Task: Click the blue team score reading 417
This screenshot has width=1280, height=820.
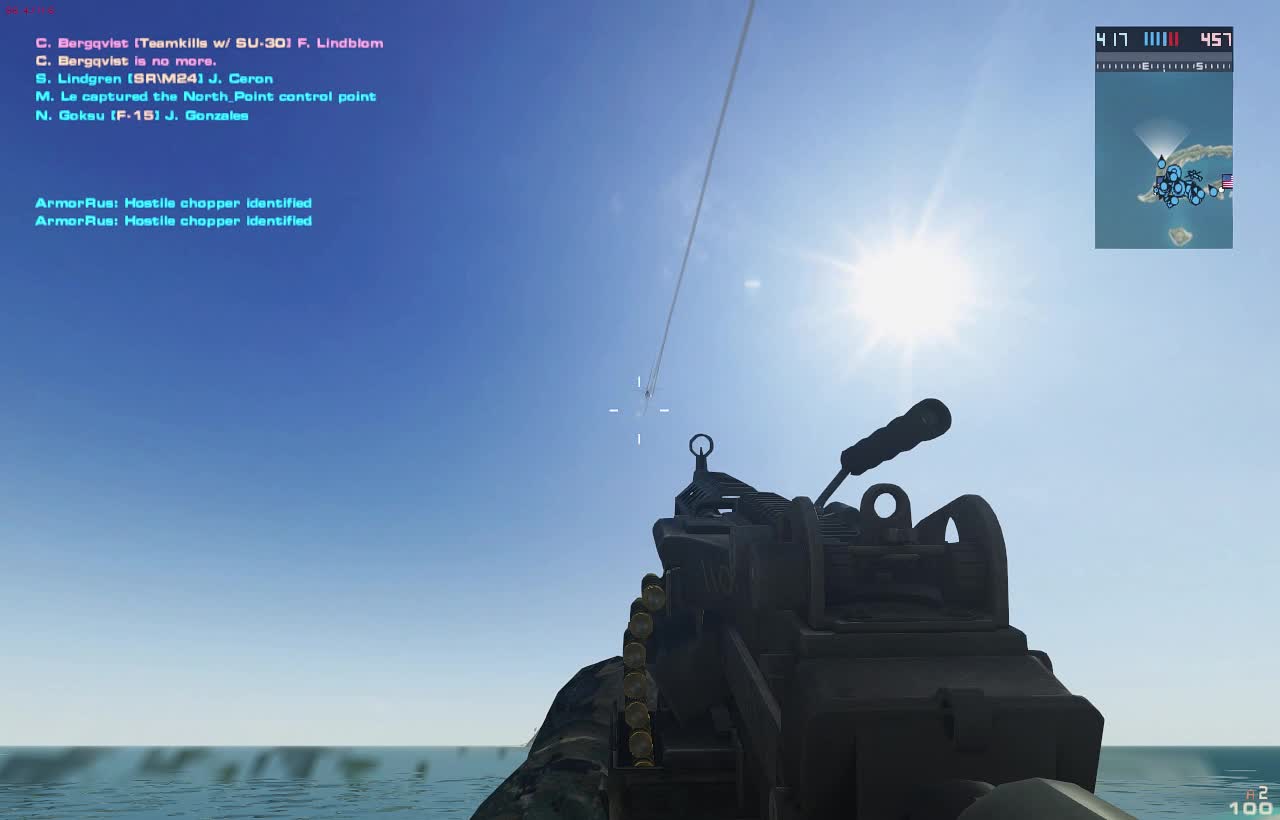Action: 1110,38
